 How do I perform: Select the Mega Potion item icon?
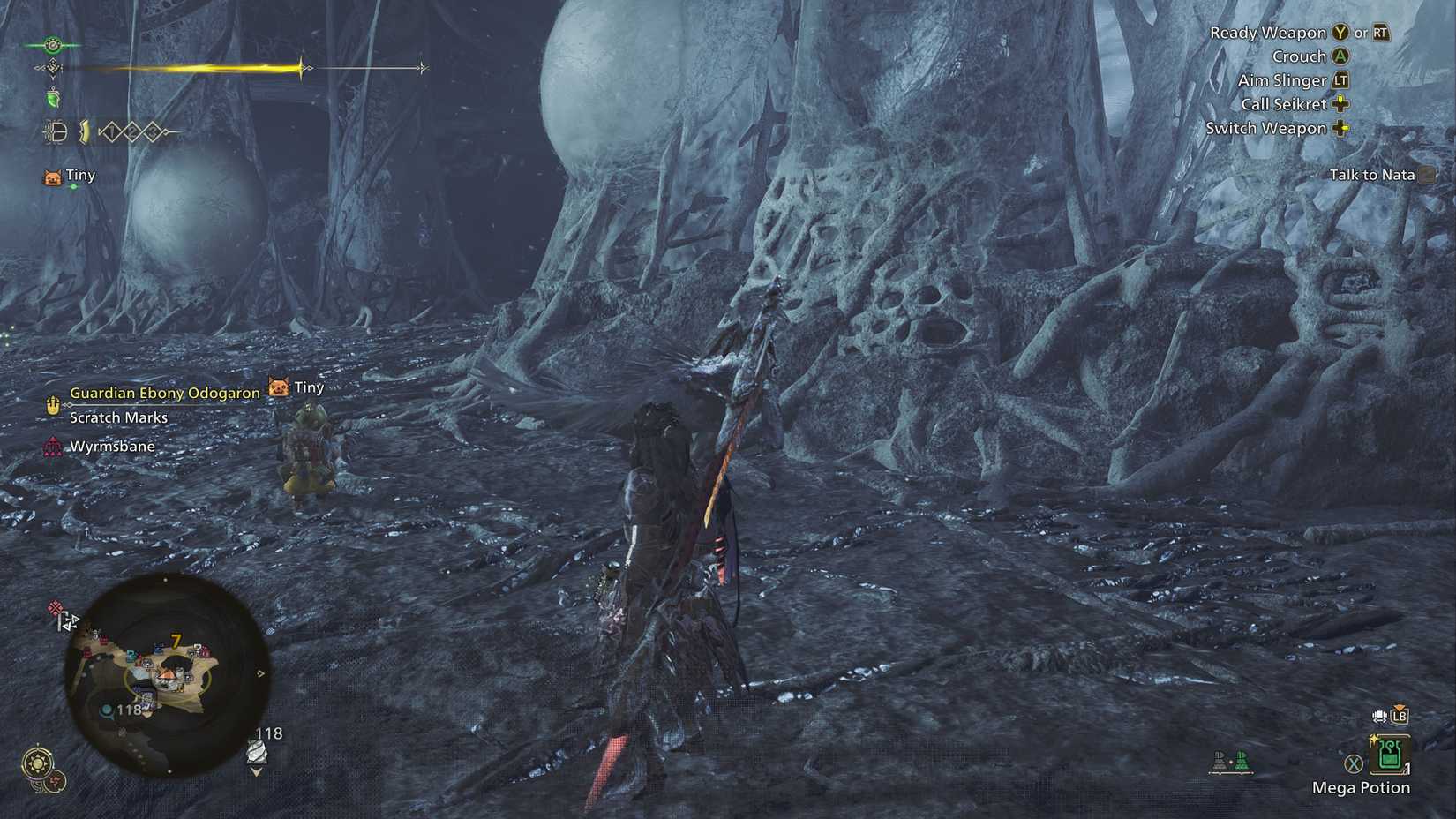tap(1389, 755)
